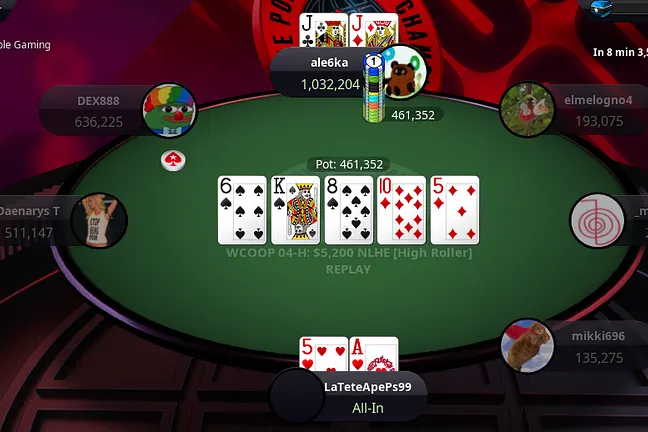Open ale6ka's bear avatar
This screenshot has height=432, width=648.
tap(402, 72)
